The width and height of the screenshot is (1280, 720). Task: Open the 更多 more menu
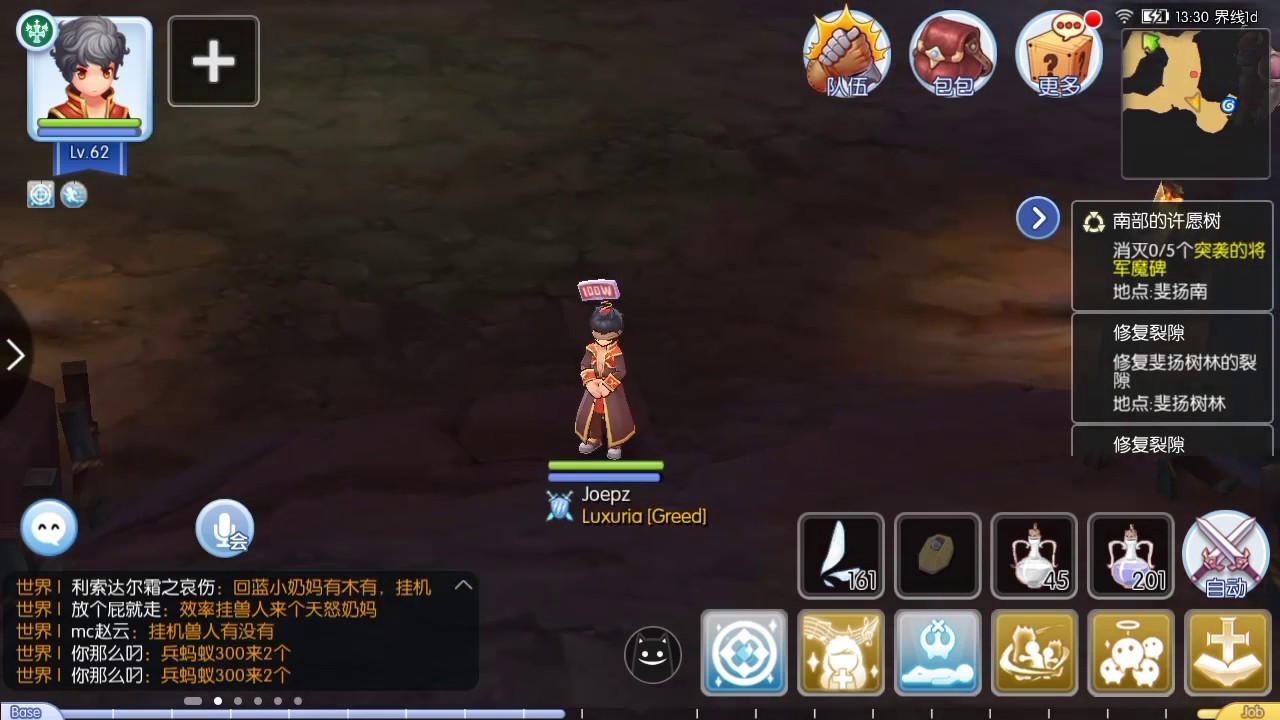click(x=1059, y=54)
